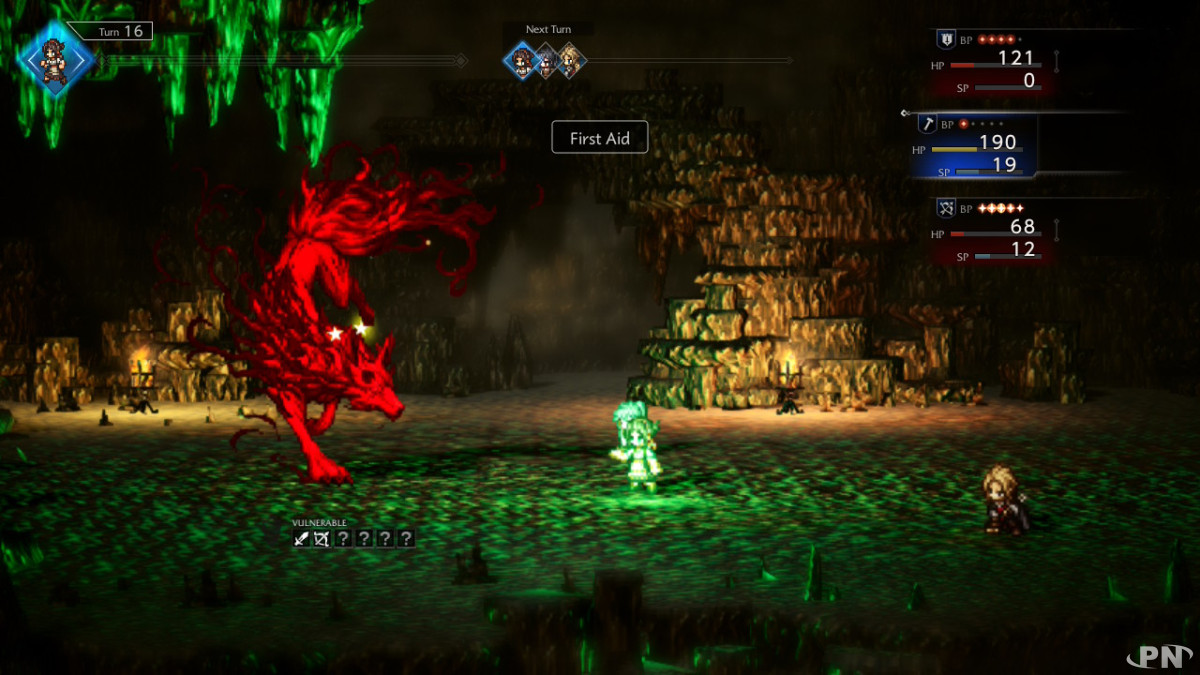This screenshot has width=1200, height=675.
Task: Select the sword weakness icon under Vulnerable
Action: click(302, 539)
